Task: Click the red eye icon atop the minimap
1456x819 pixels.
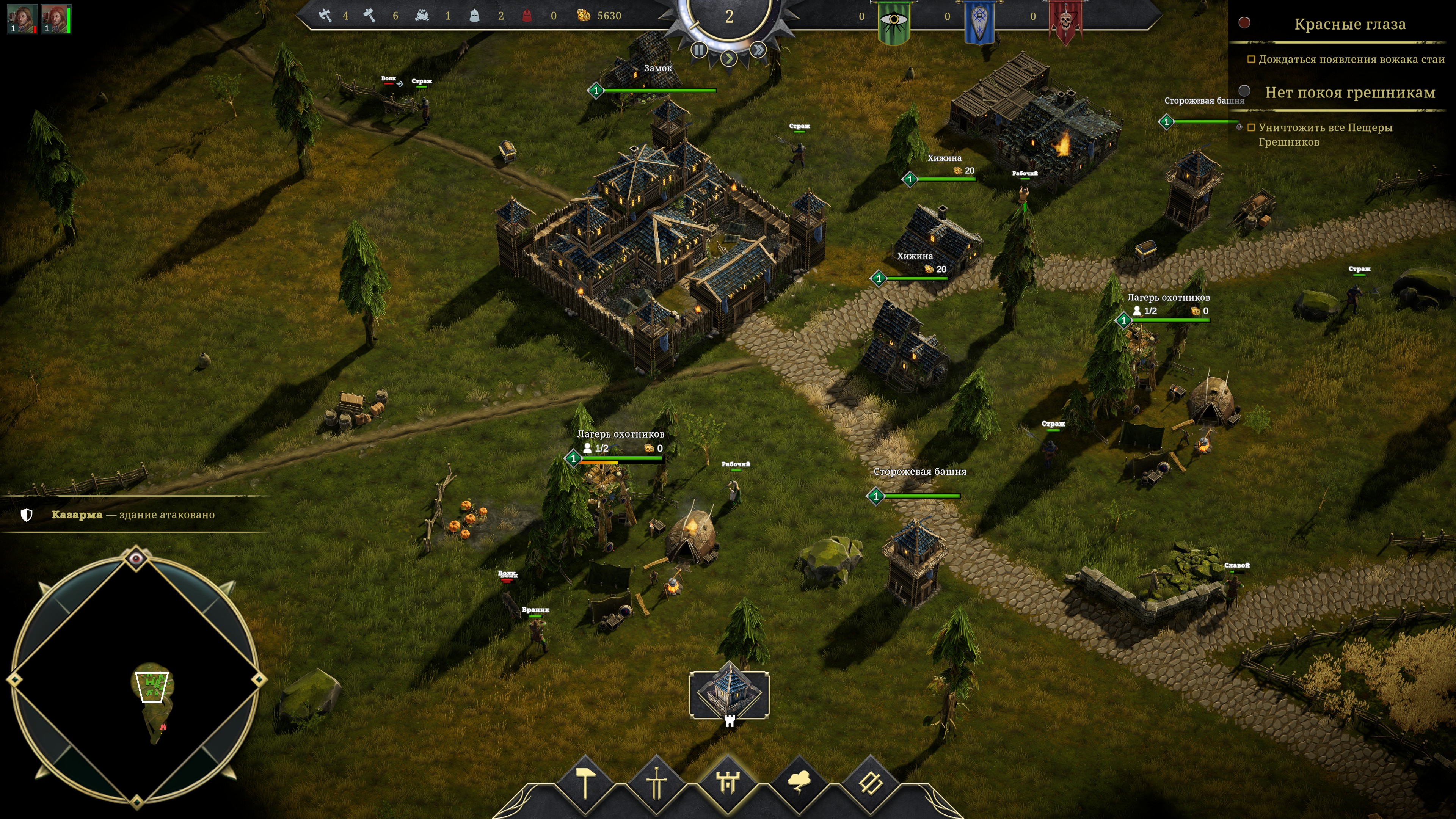Action: click(136, 559)
